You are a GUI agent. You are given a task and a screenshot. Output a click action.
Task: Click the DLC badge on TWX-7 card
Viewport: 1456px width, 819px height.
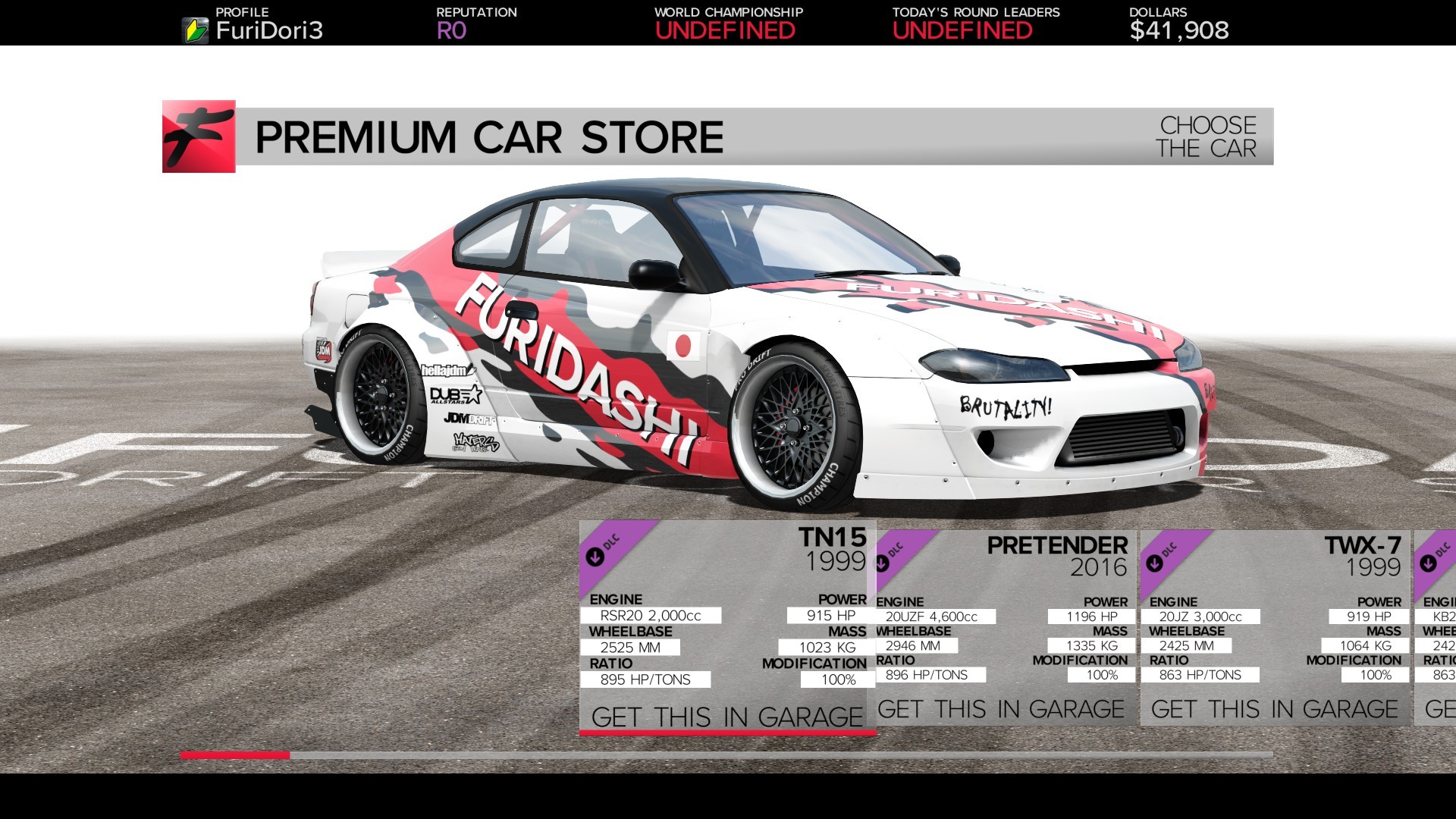[x=1160, y=557]
